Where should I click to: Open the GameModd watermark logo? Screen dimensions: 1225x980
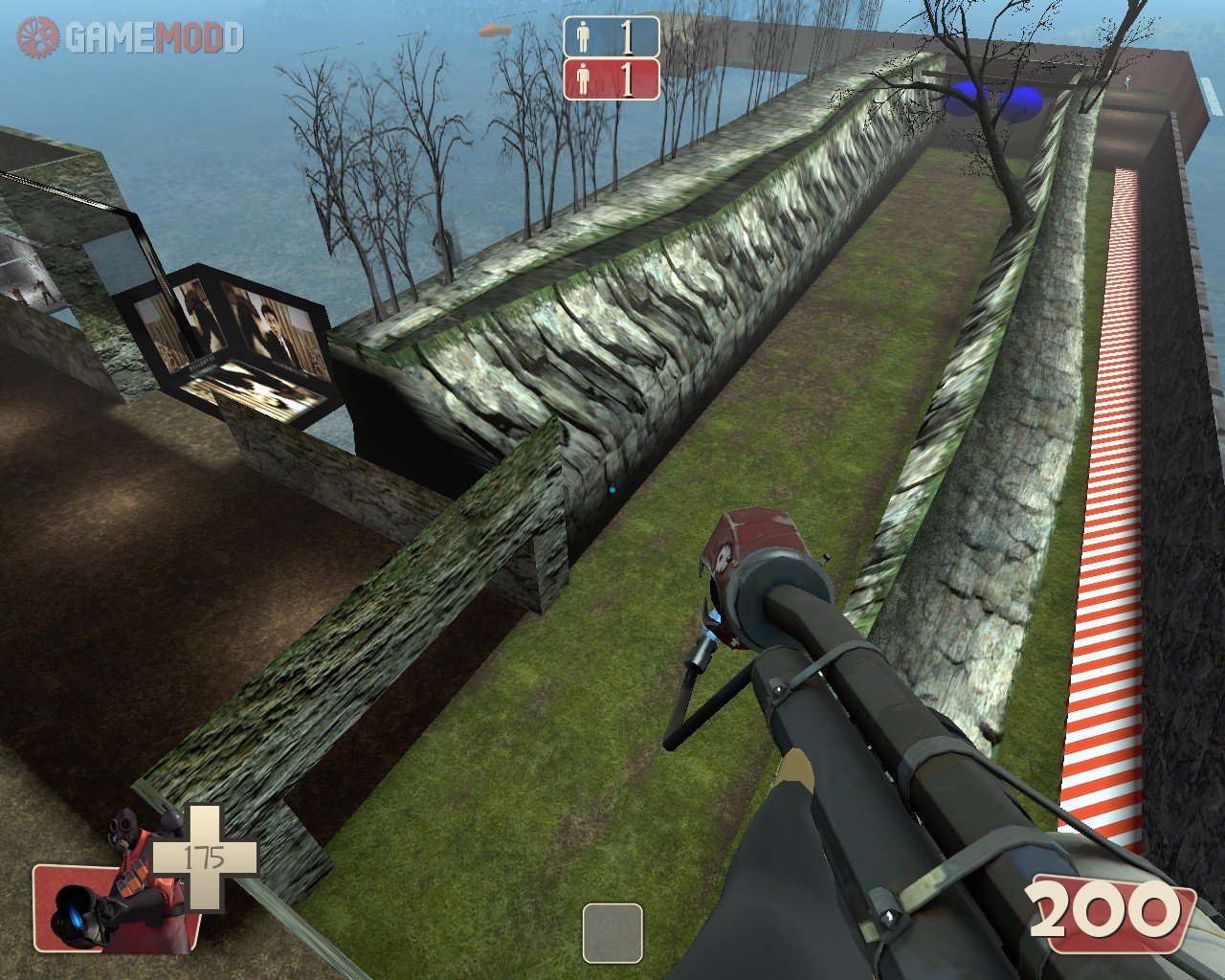(x=129, y=37)
